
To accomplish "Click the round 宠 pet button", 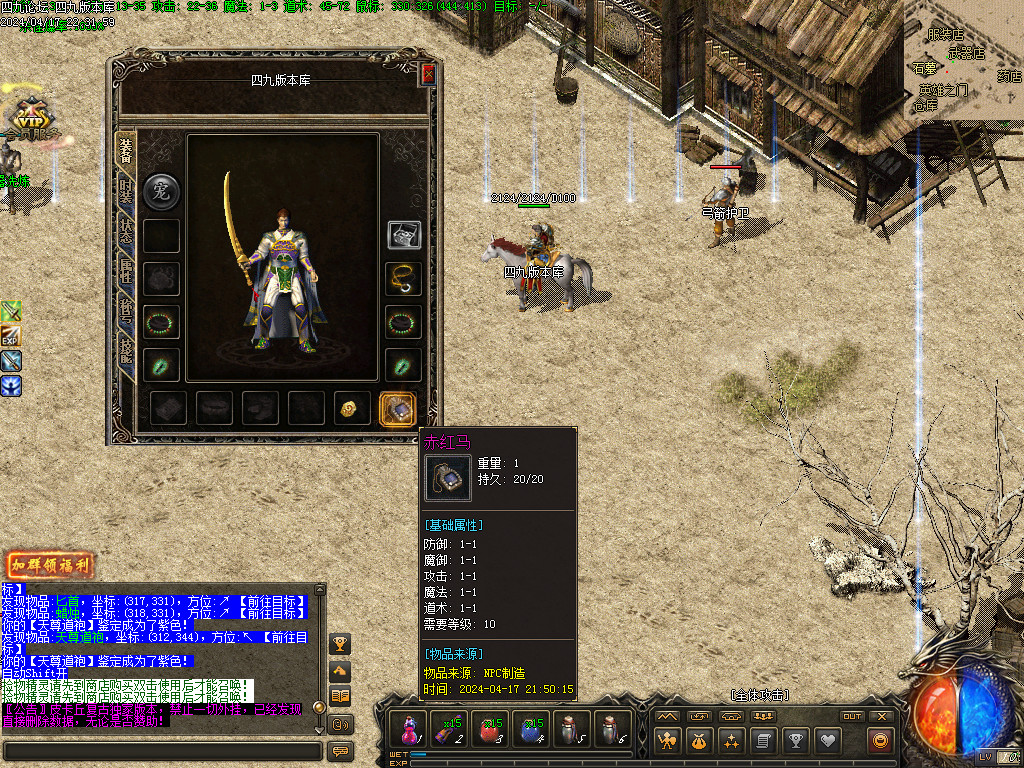I will coord(161,190).
